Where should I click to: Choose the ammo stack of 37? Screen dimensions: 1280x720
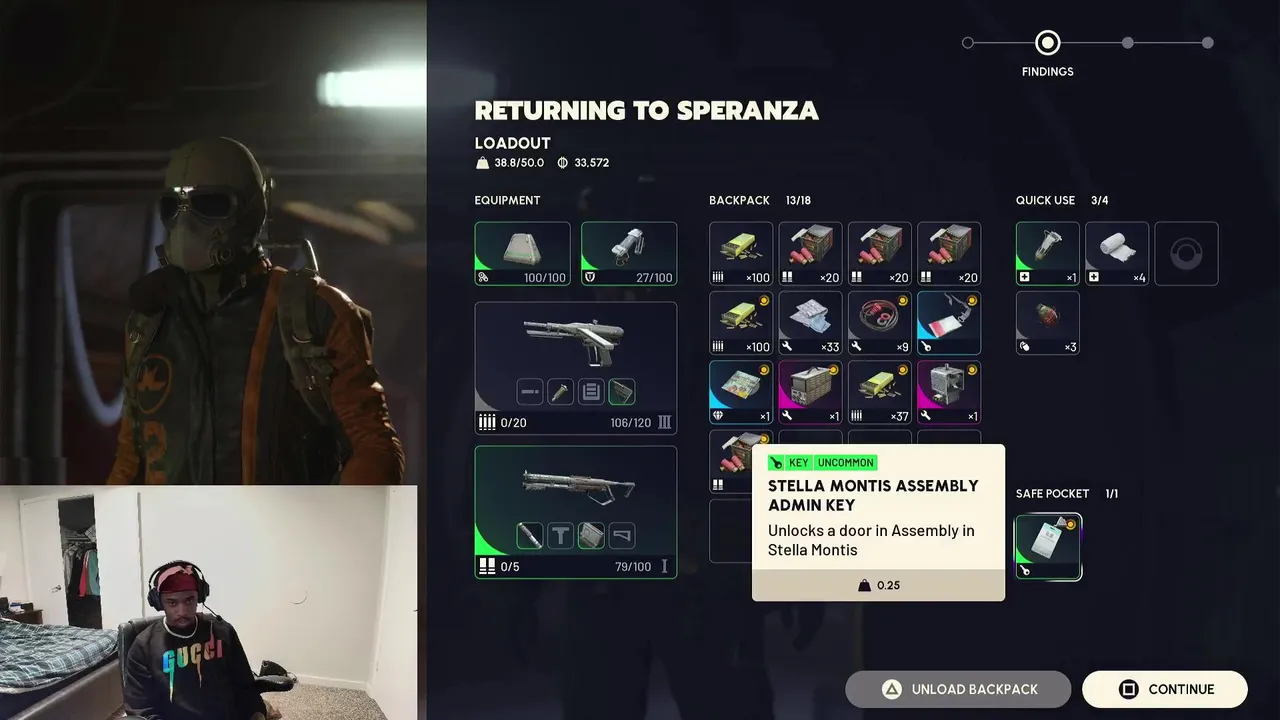click(880, 393)
